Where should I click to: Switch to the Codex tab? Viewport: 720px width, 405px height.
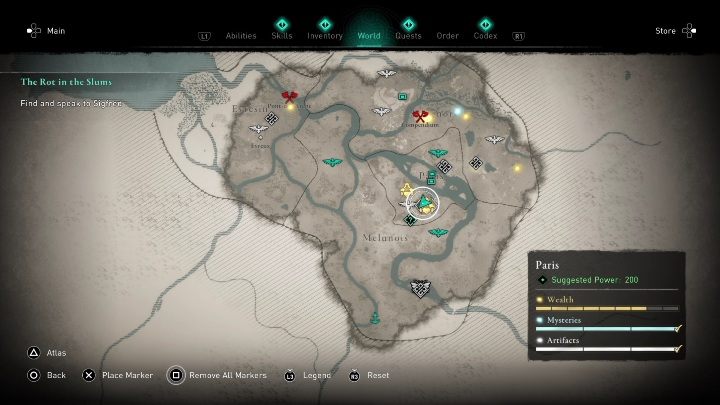click(x=486, y=36)
